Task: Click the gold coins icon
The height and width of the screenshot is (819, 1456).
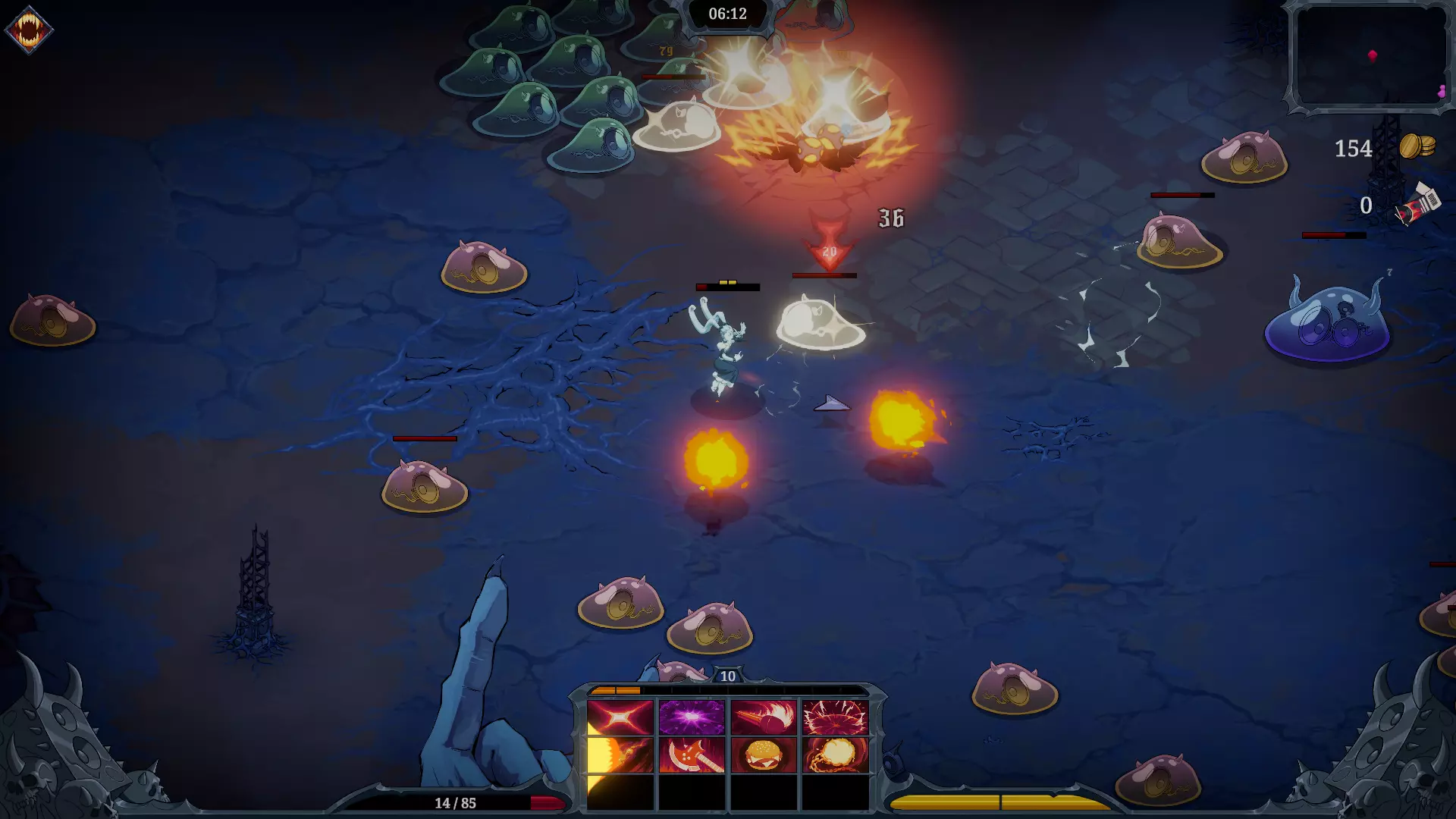Action: (x=1417, y=146)
